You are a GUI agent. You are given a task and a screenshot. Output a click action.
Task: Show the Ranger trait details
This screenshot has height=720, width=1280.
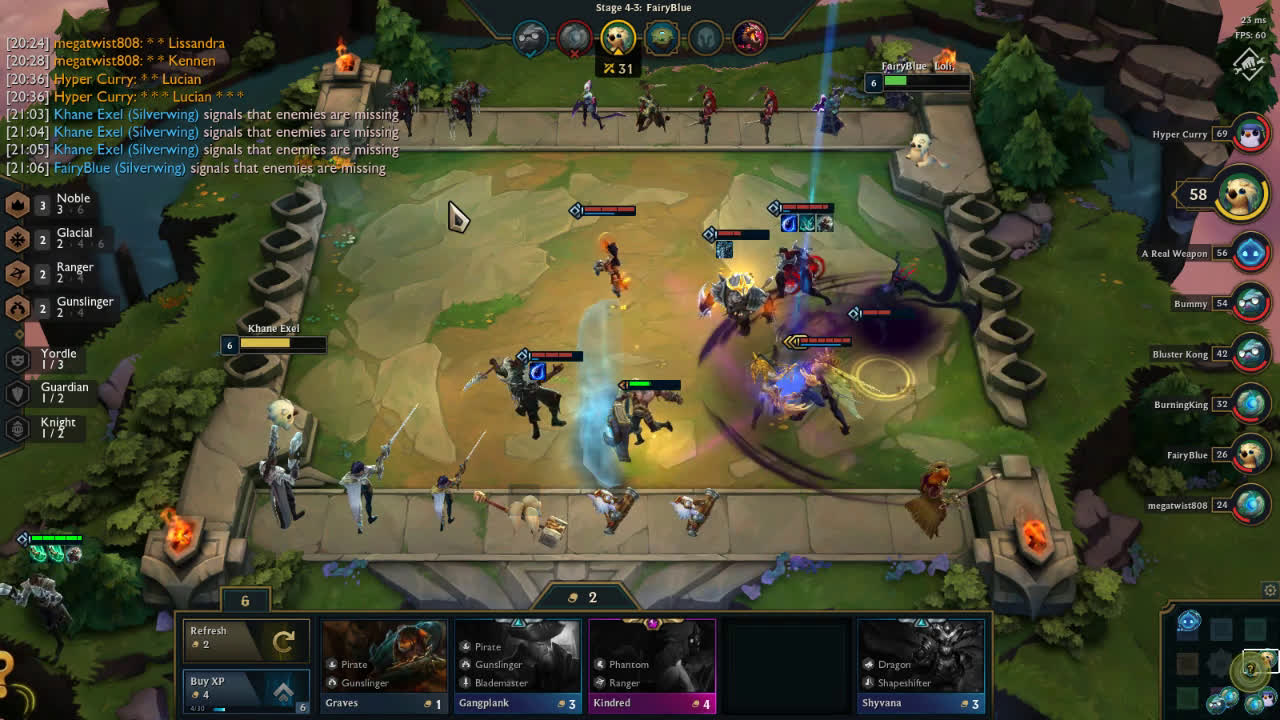[x=55, y=273]
